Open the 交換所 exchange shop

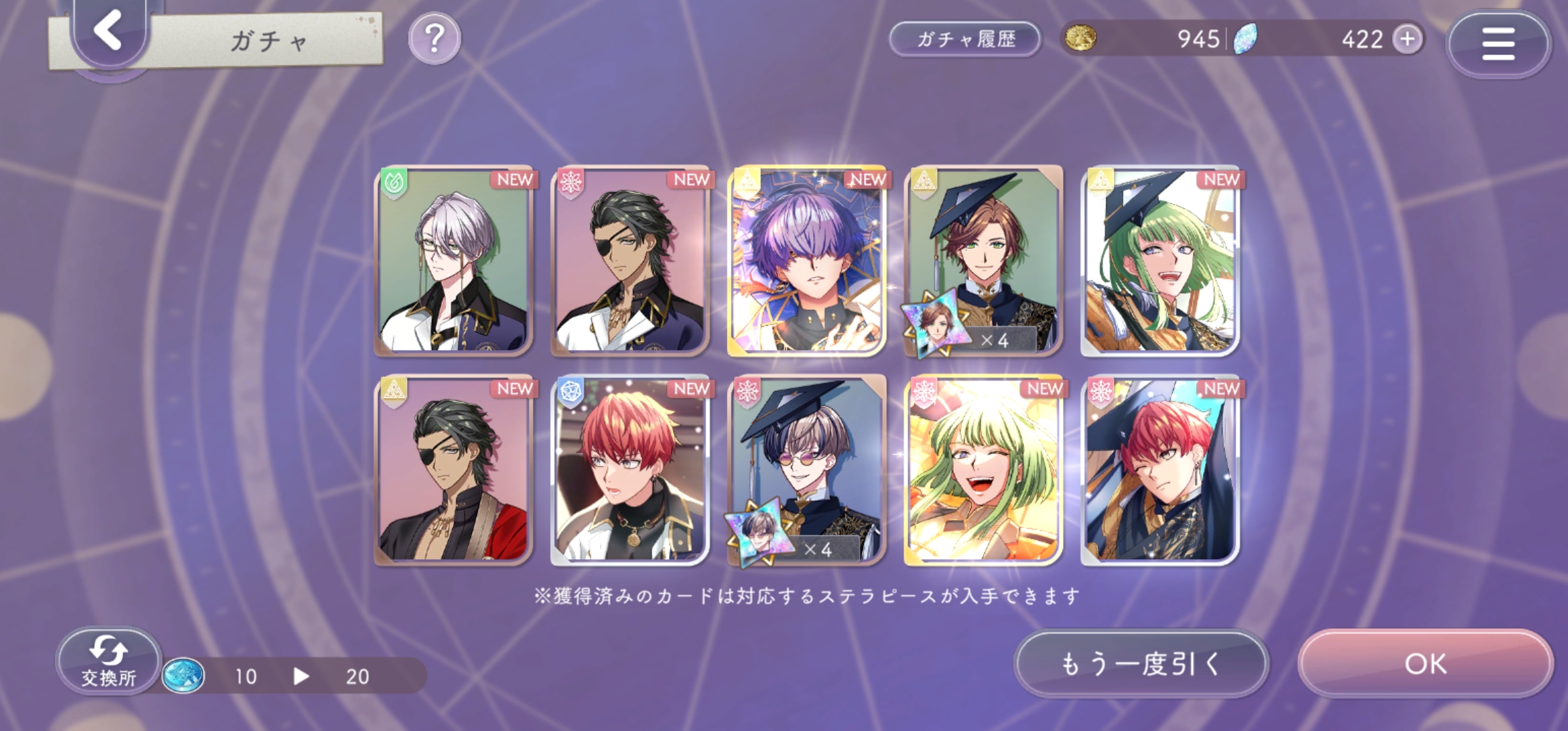108,661
